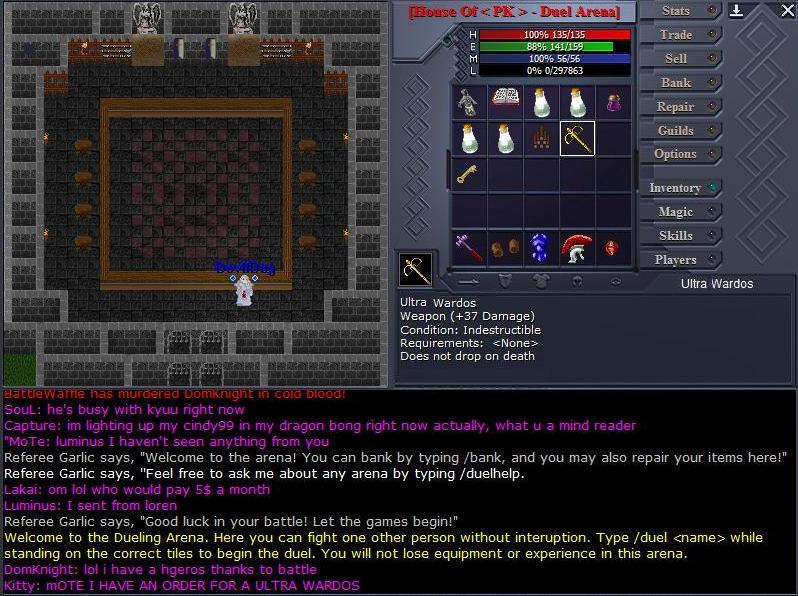Open the Bank
This screenshot has width=798, height=596.
point(677,83)
